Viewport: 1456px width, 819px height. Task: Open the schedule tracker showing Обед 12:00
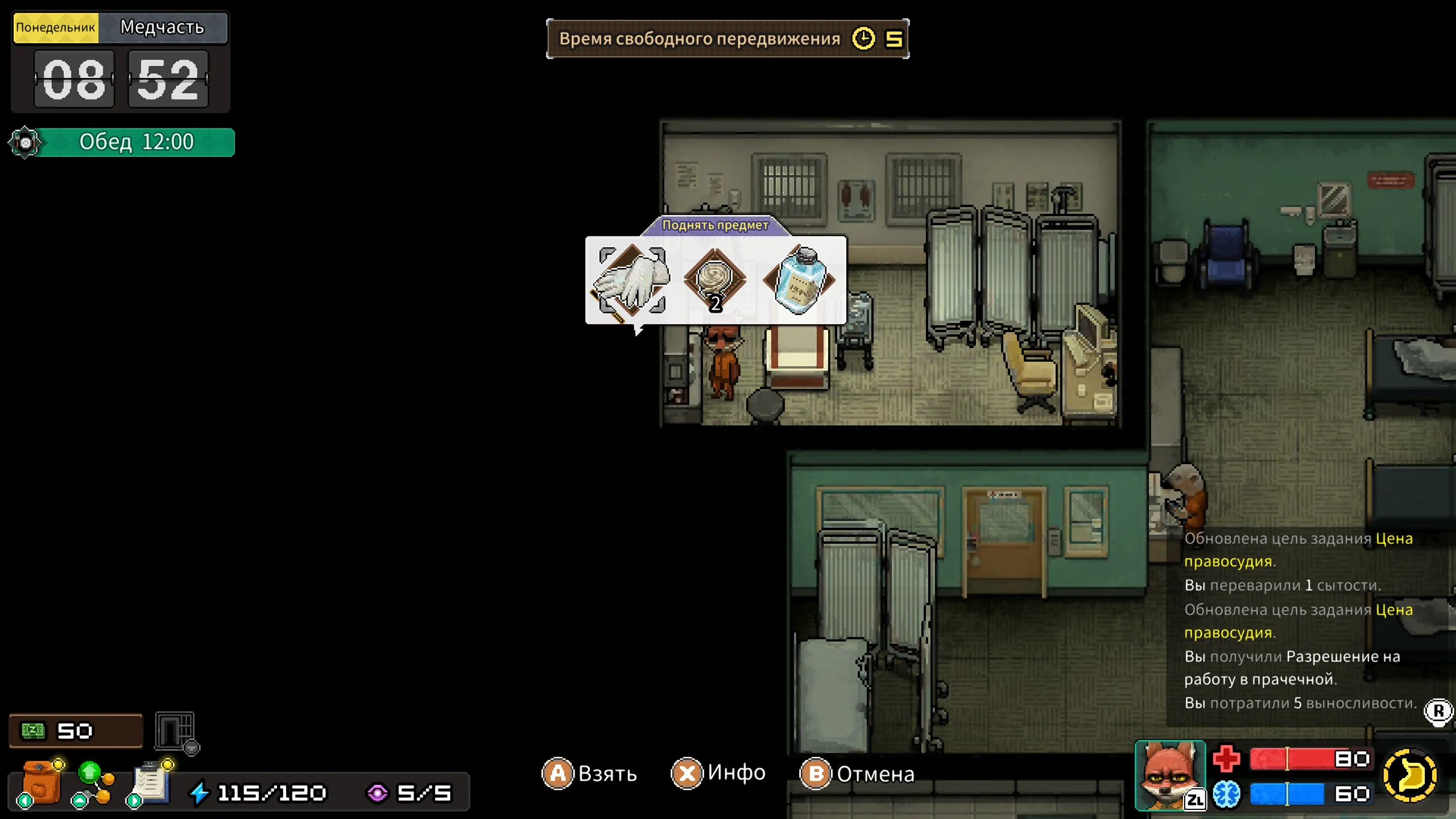coord(122,142)
